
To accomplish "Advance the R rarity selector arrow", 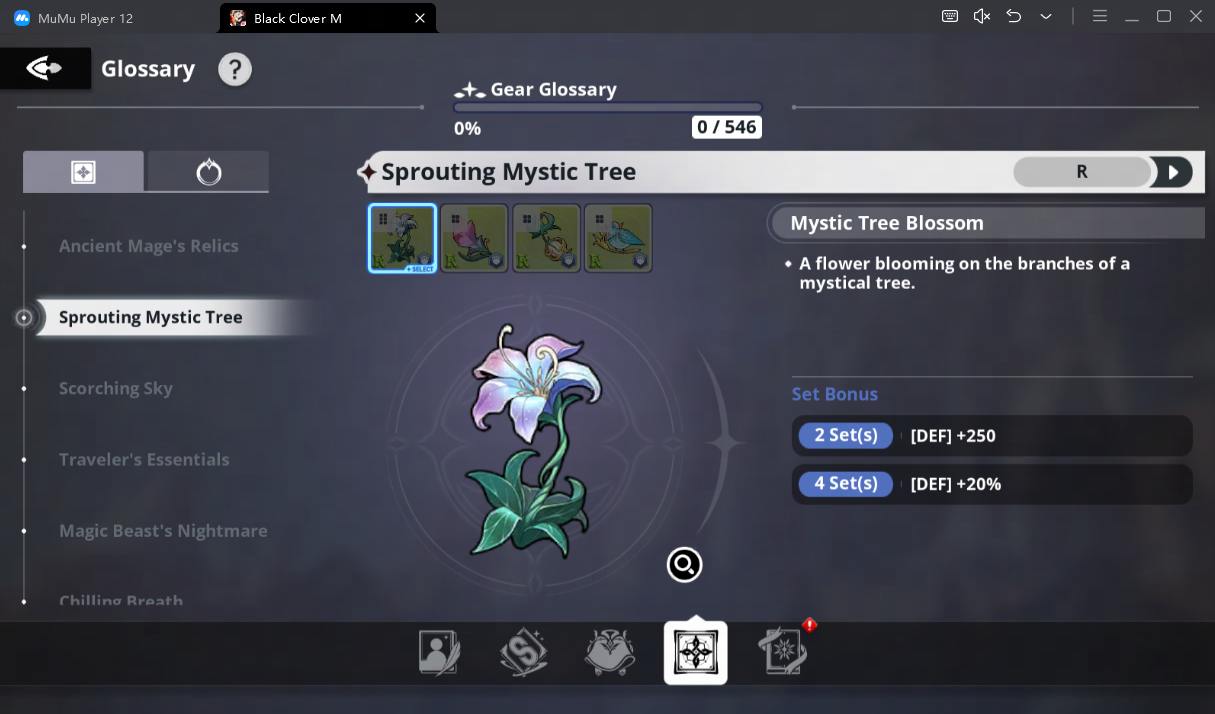I will pyautogui.click(x=1173, y=172).
